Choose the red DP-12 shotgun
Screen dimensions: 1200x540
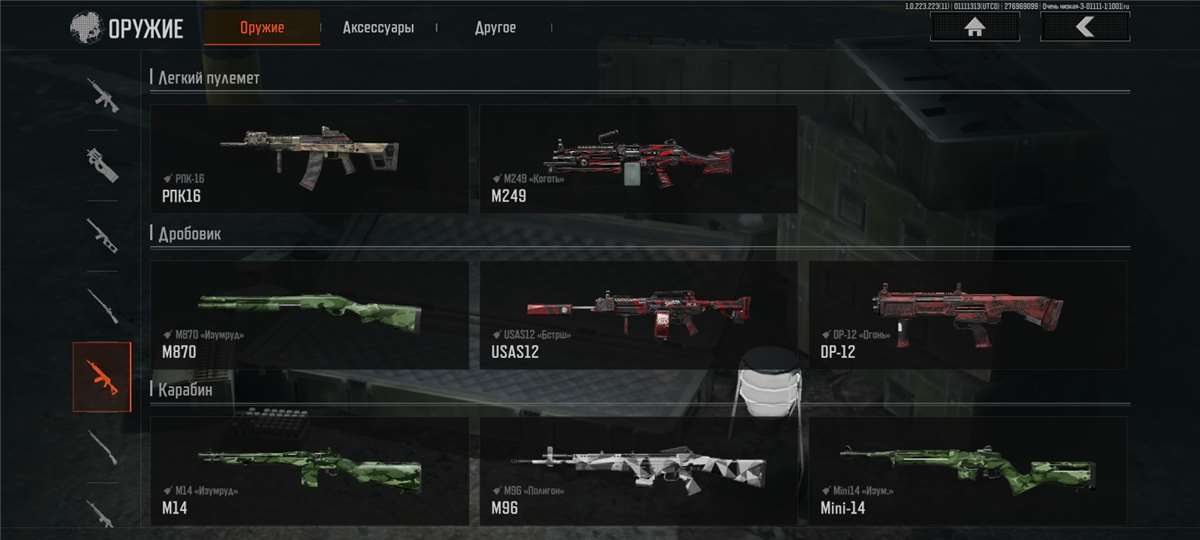(x=967, y=315)
